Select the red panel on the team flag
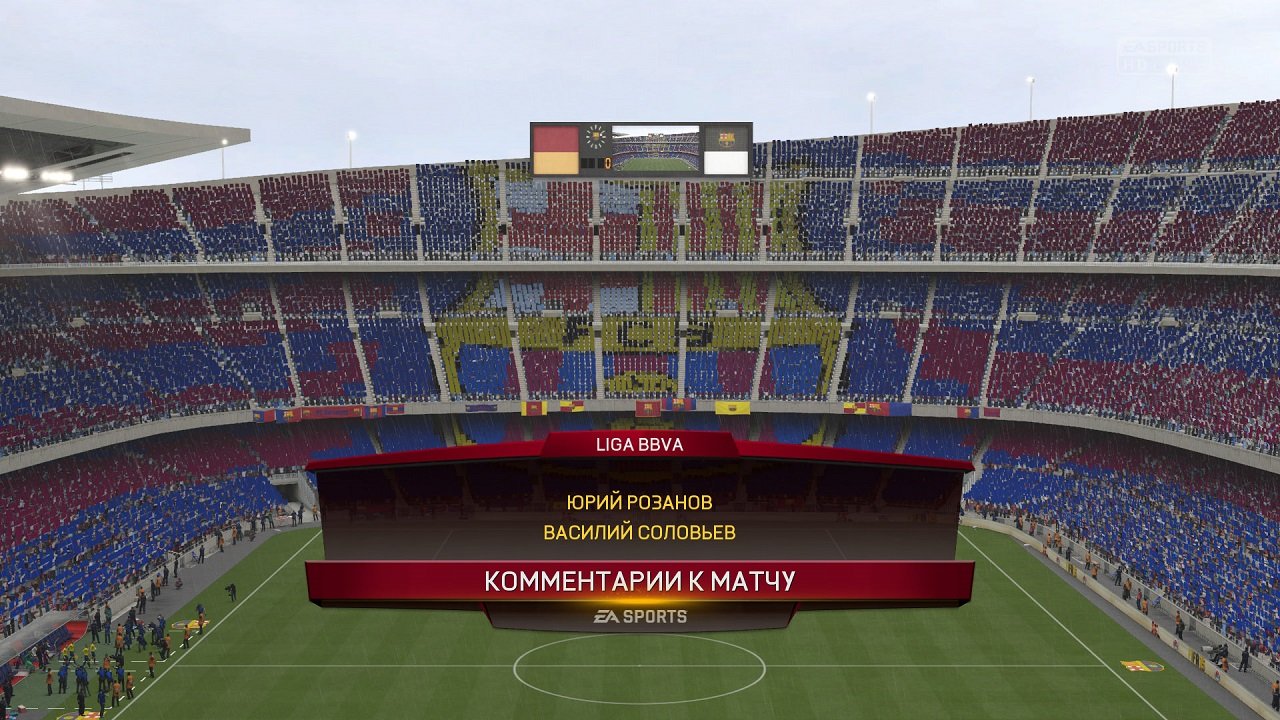This screenshot has height=720, width=1280. coord(556,135)
